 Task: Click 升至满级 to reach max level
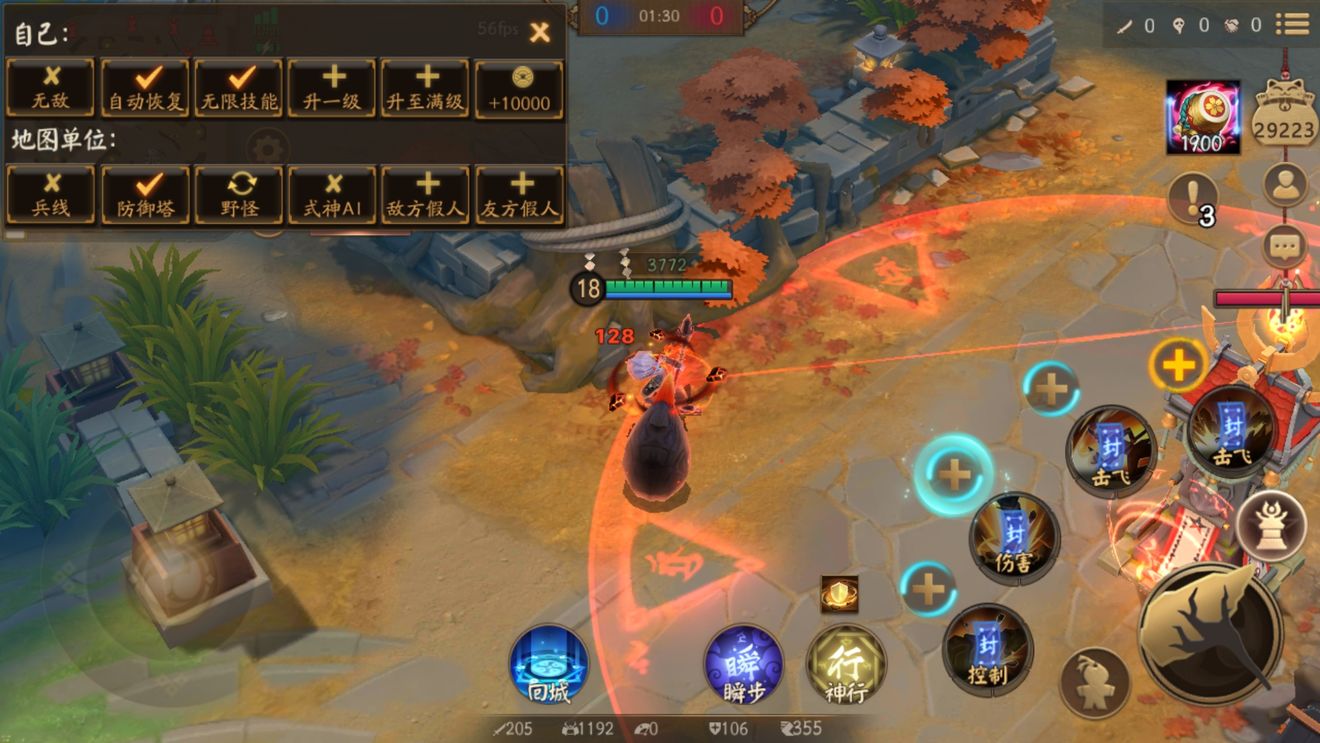point(427,88)
